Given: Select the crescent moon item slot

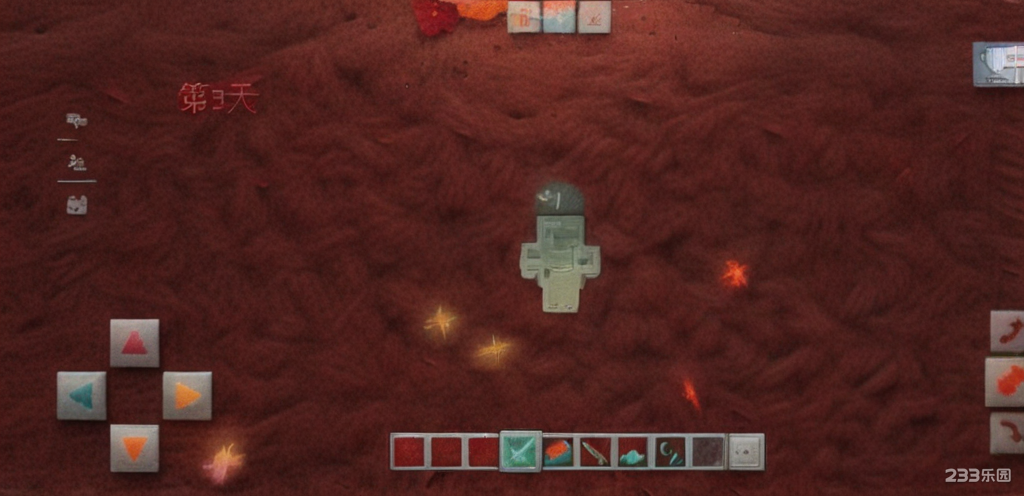Looking at the screenshot, I should (669, 451).
